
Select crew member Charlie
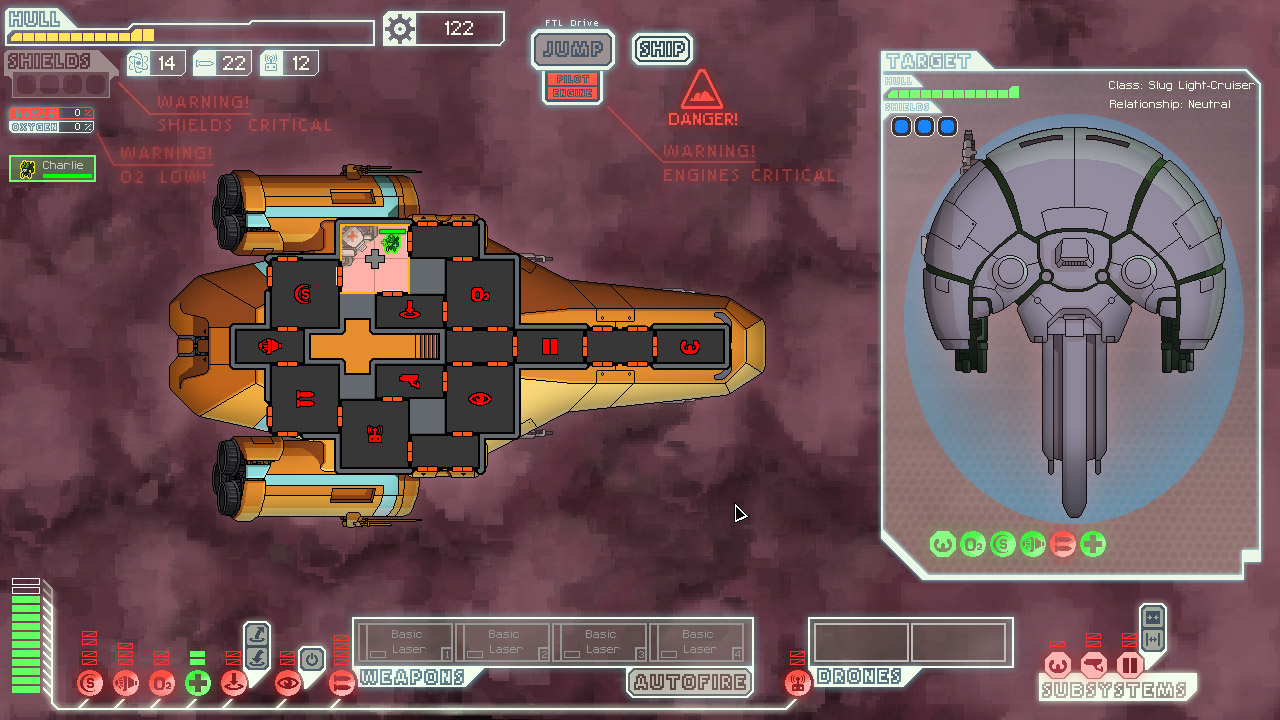click(53, 169)
